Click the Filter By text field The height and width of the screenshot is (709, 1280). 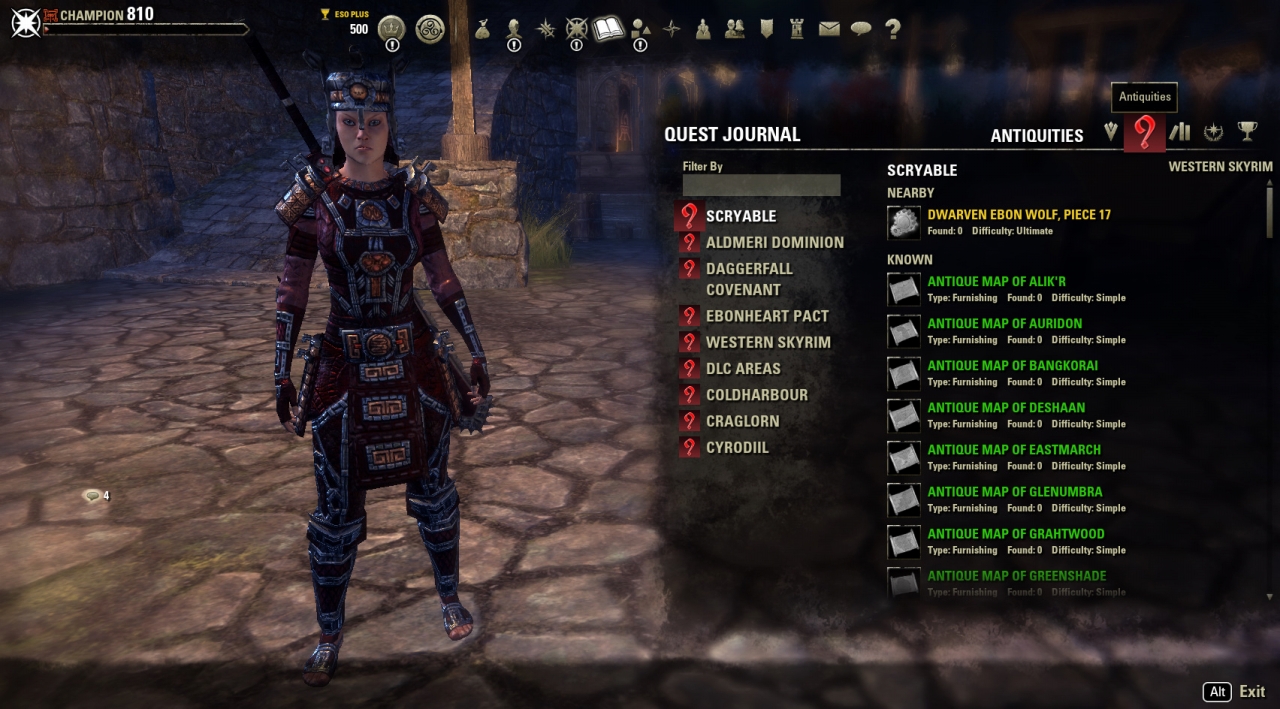[x=761, y=185]
